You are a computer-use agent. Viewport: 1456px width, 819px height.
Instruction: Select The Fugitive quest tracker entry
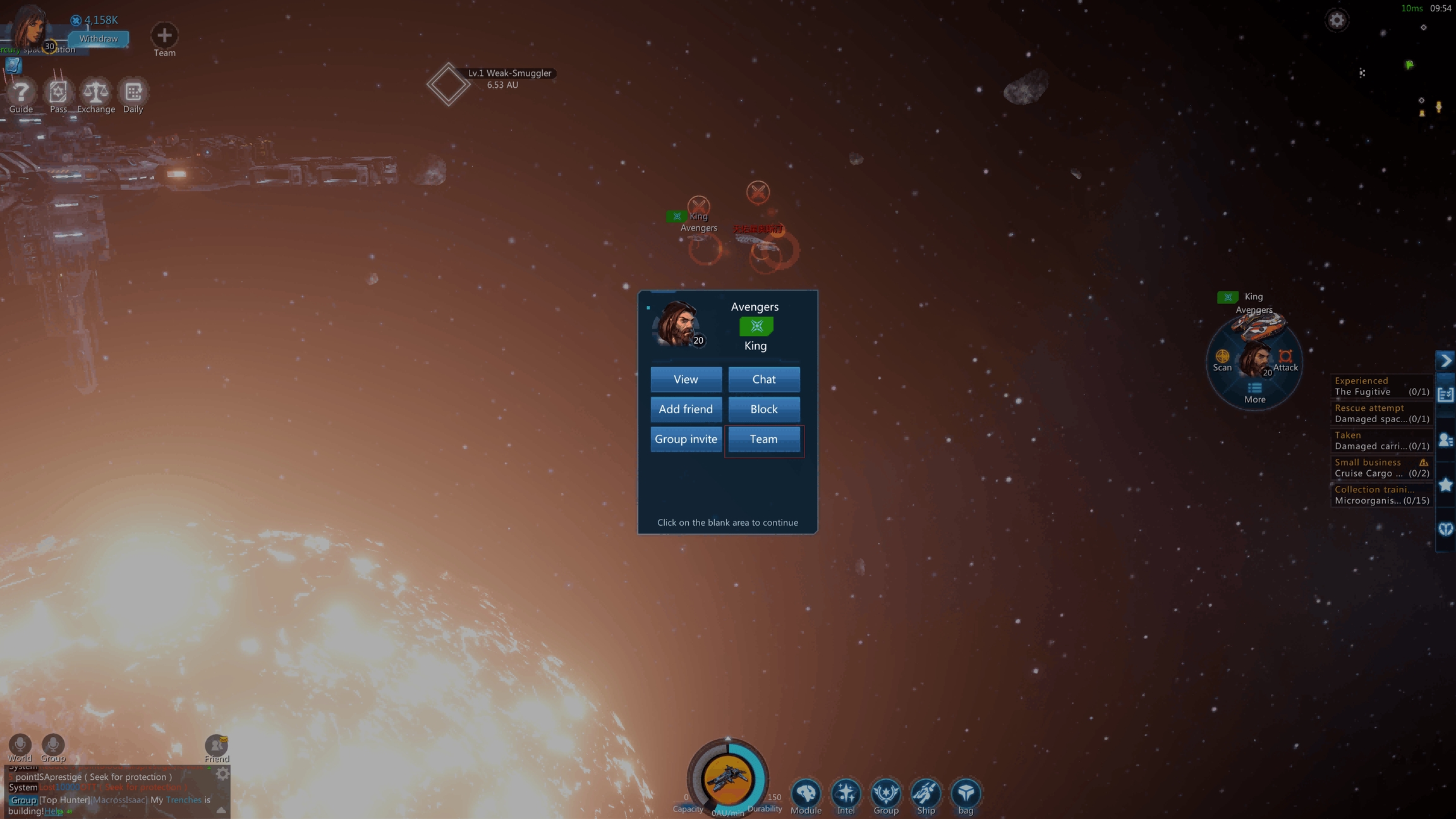(1381, 386)
